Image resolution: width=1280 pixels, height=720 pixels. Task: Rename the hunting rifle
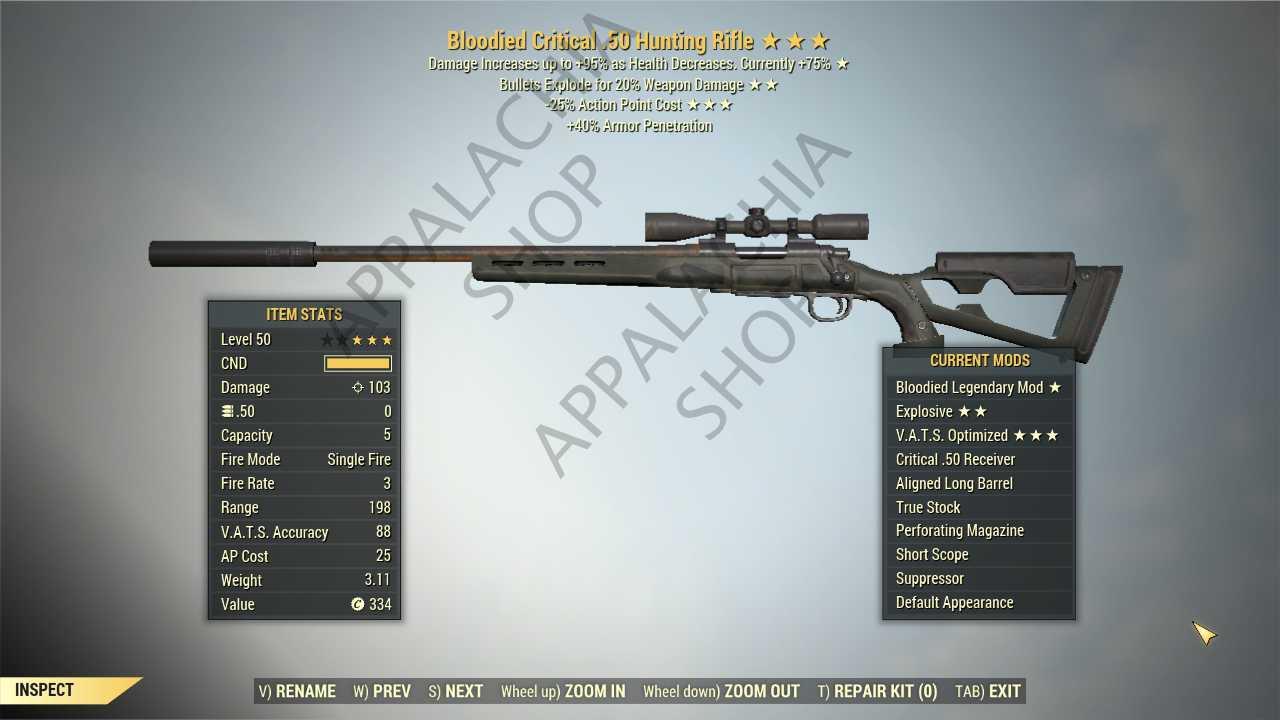[297, 691]
